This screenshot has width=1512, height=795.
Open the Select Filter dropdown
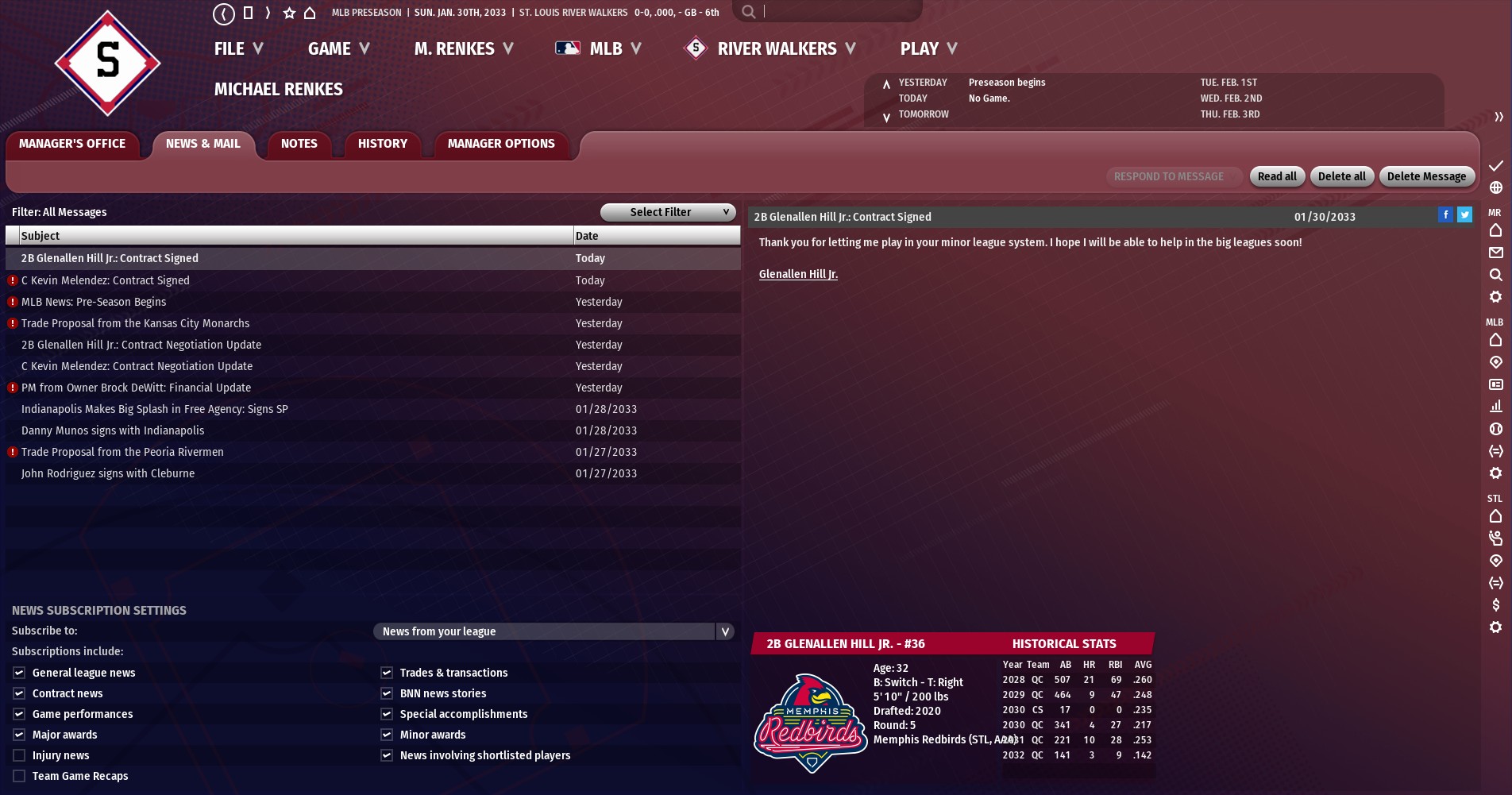tap(667, 212)
